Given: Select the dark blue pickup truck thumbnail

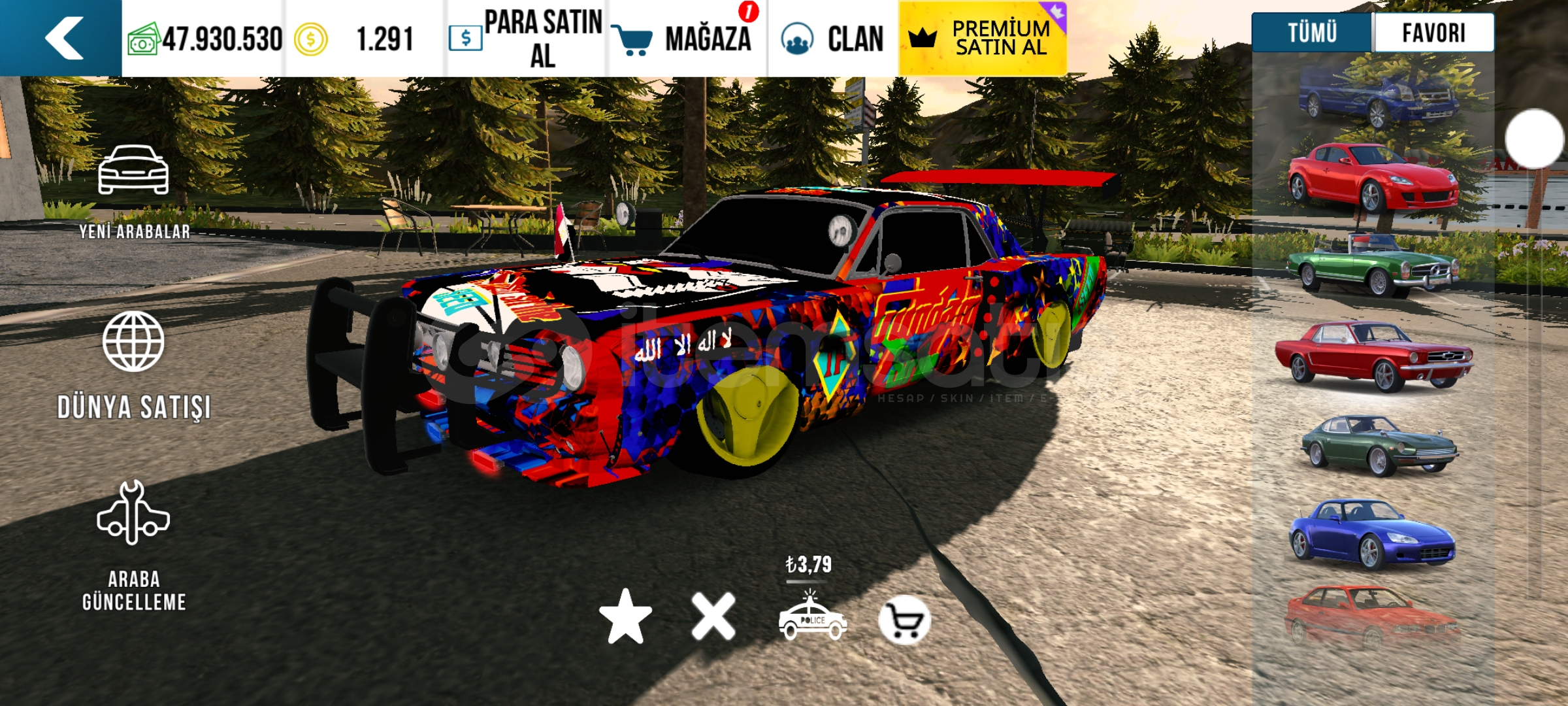Looking at the screenshot, I should tap(1377, 98).
